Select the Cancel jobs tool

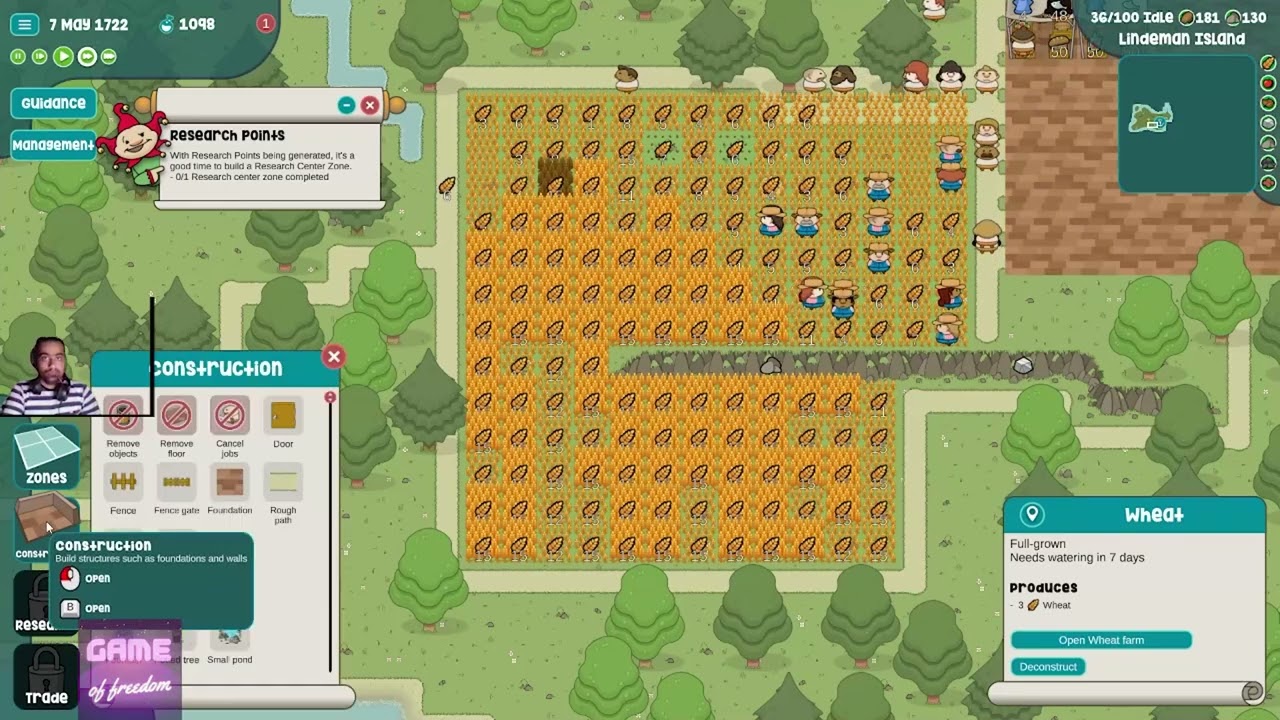229,416
